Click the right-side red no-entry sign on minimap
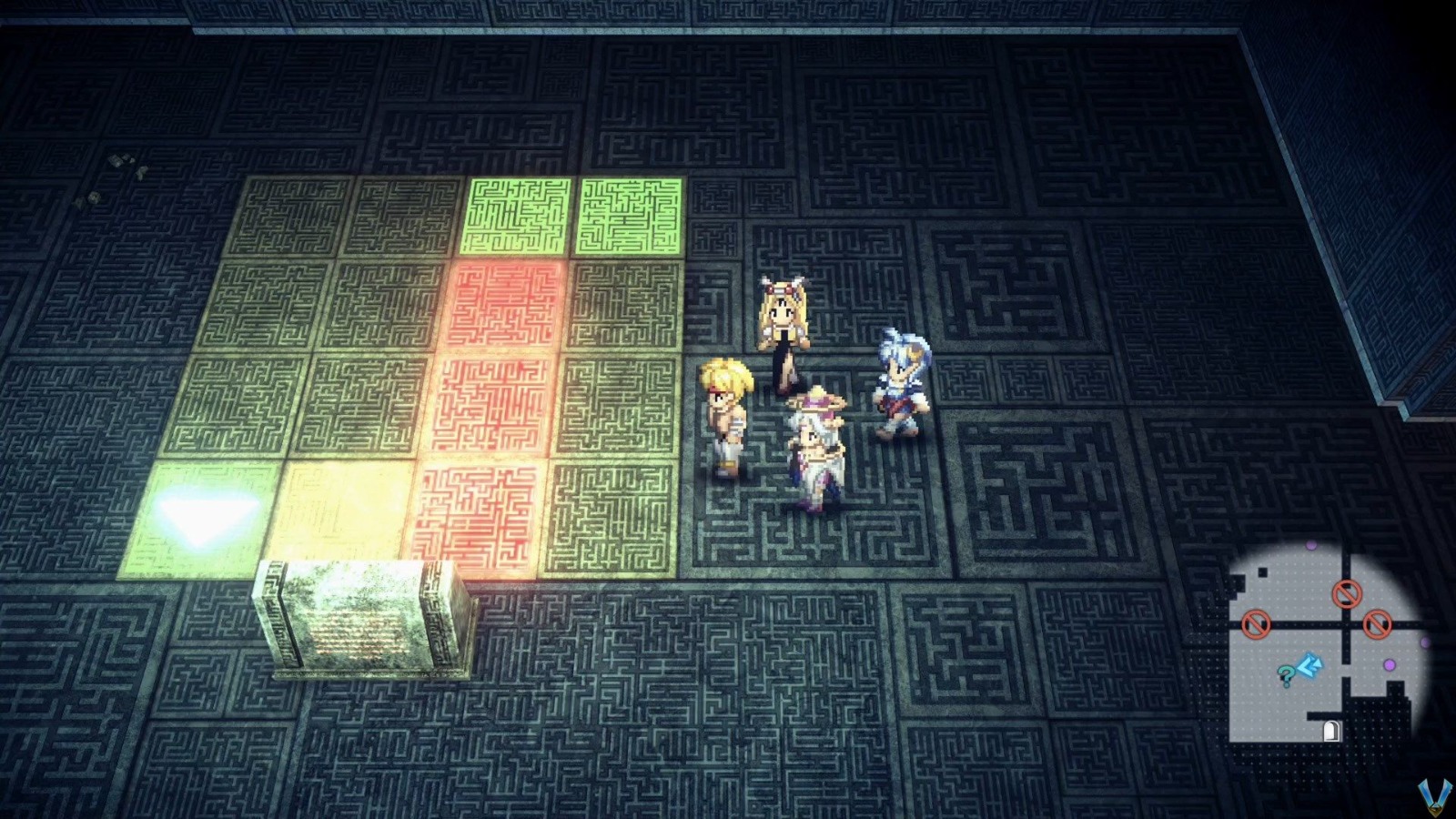1456x819 pixels. click(1377, 625)
